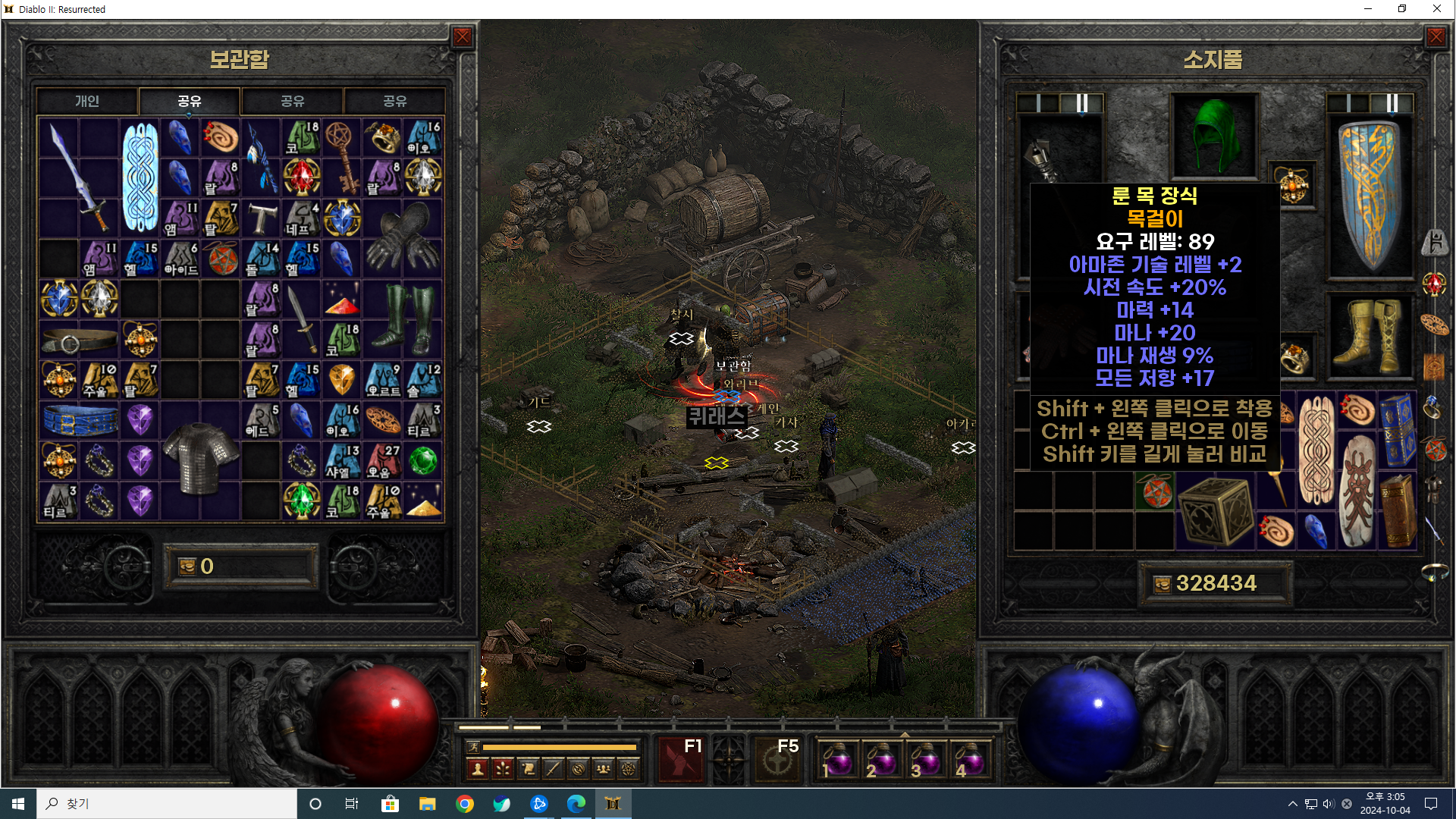Close the 소지품 inventory panel
Image resolution: width=1456 pixels, height=819 pixels.
click(x=1436, y=37)
